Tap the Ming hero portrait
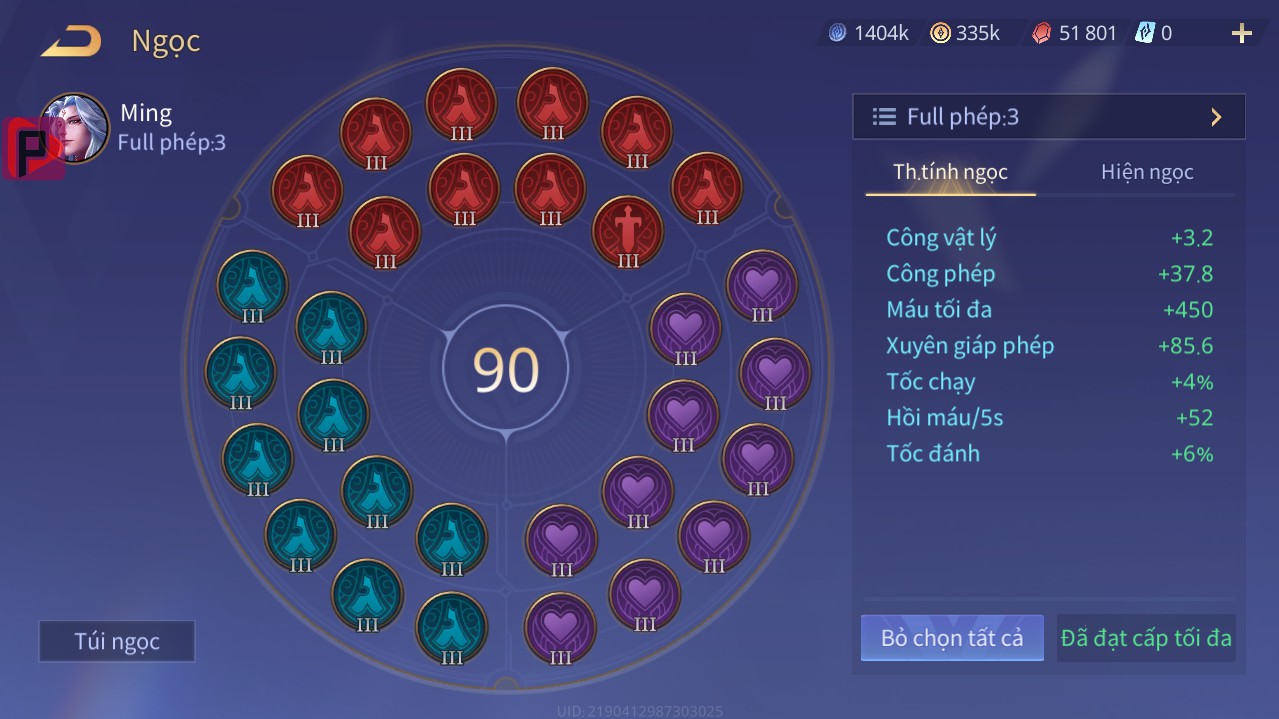The height and width of the screenshot is (719, 1279). 75,128
